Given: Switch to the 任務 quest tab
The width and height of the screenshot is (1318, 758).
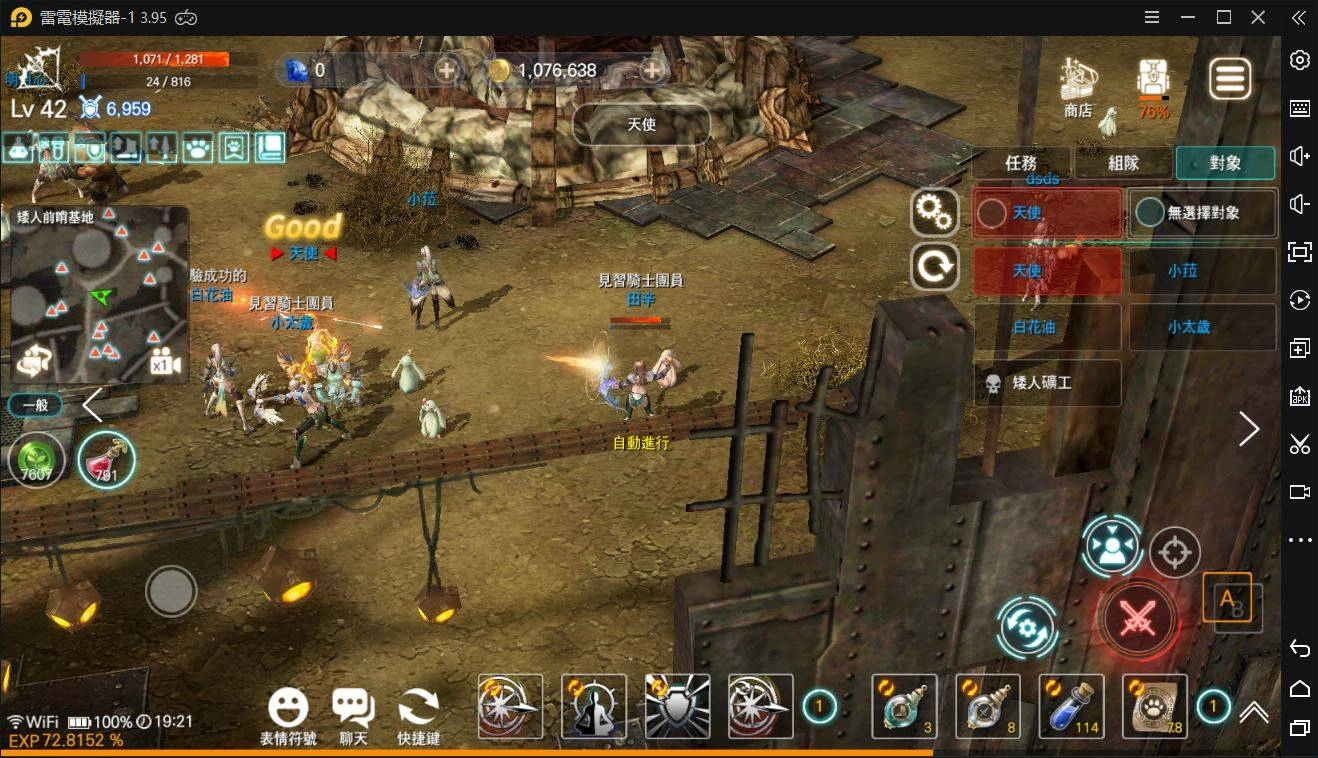Looking at the screenshot, I should click(1021, 163).
